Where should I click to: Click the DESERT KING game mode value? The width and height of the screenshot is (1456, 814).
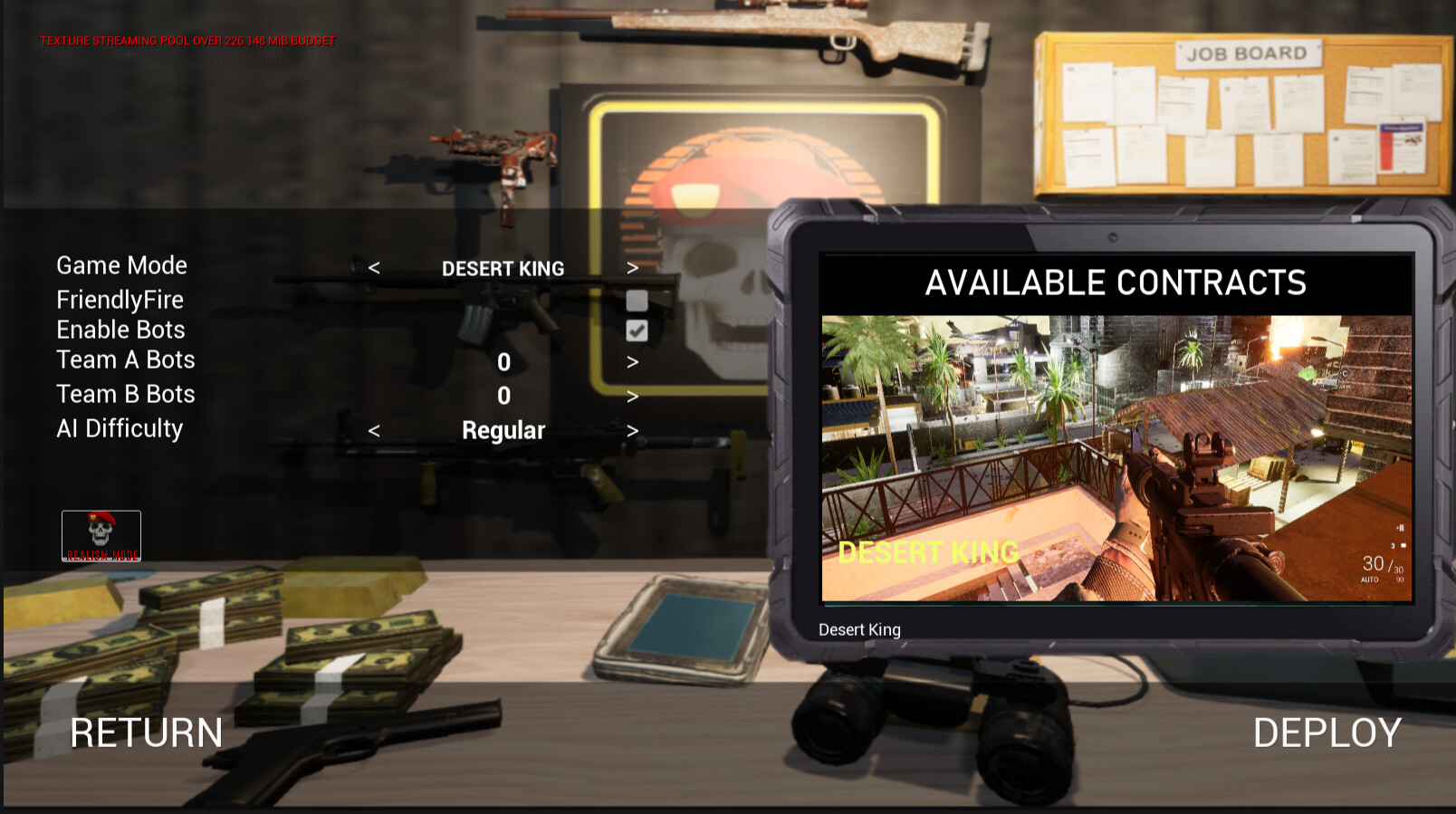click(503, 268)
